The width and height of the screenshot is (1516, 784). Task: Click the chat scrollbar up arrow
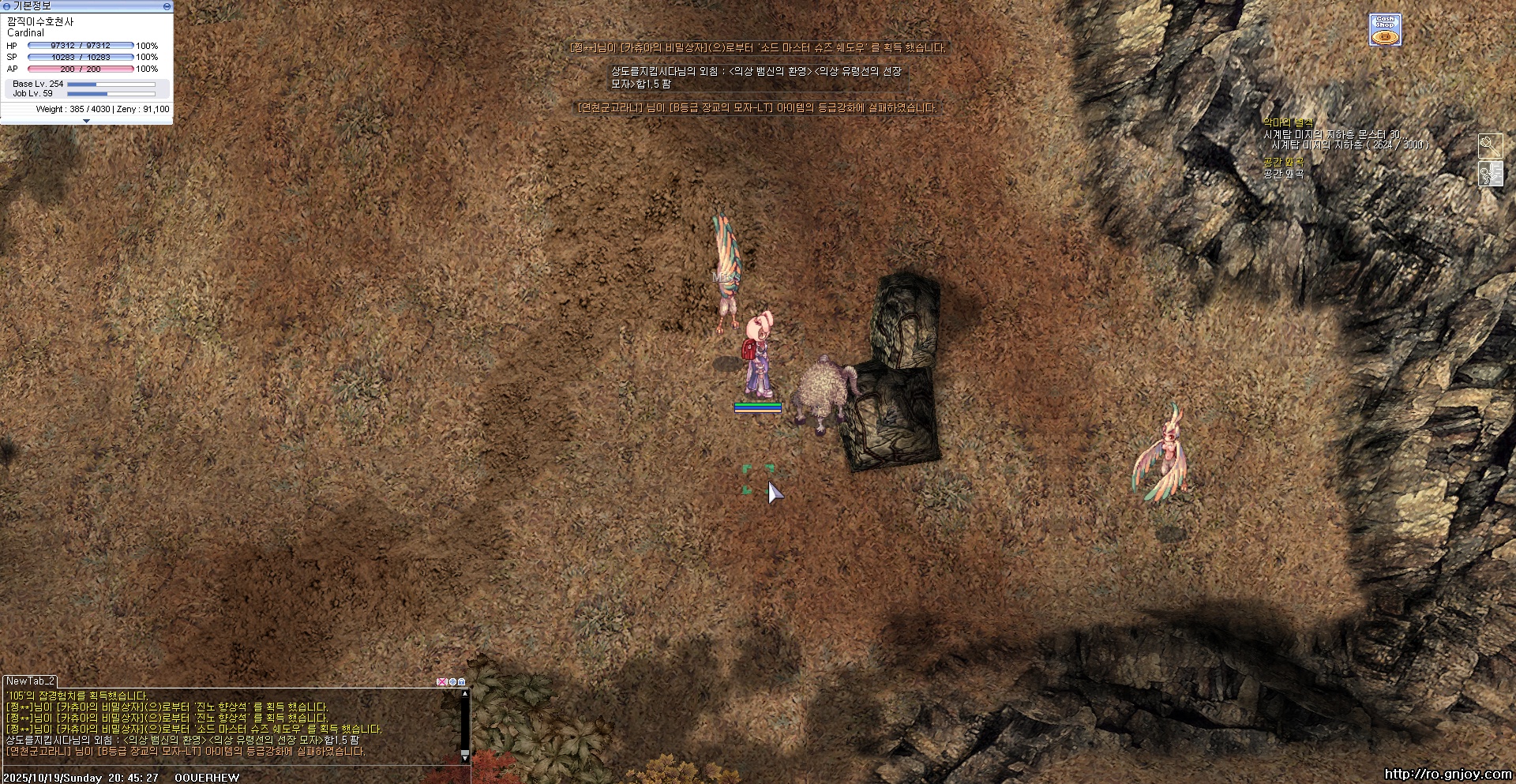pyautogui.click(x=465, y=694)
